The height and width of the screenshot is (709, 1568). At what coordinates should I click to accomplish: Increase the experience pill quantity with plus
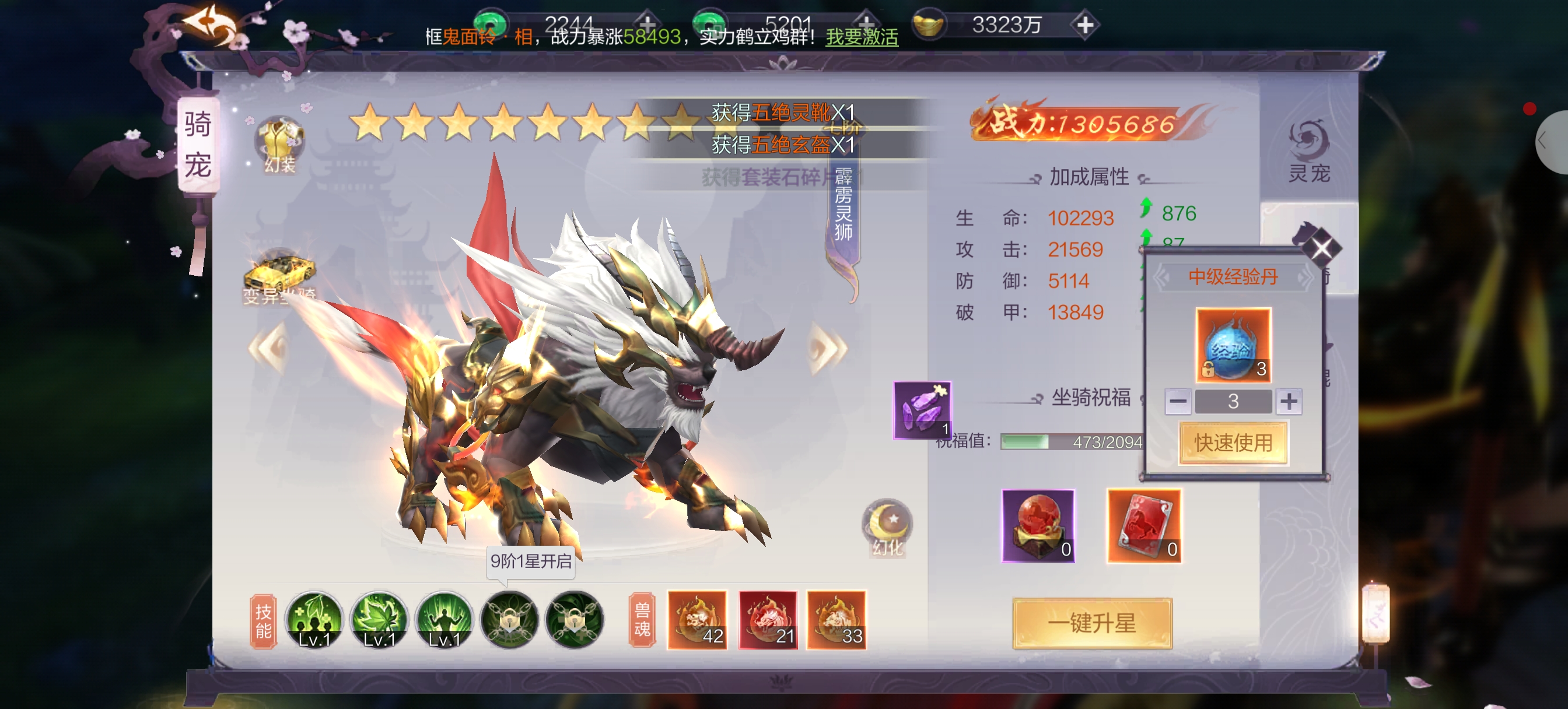coord(1288,401)
